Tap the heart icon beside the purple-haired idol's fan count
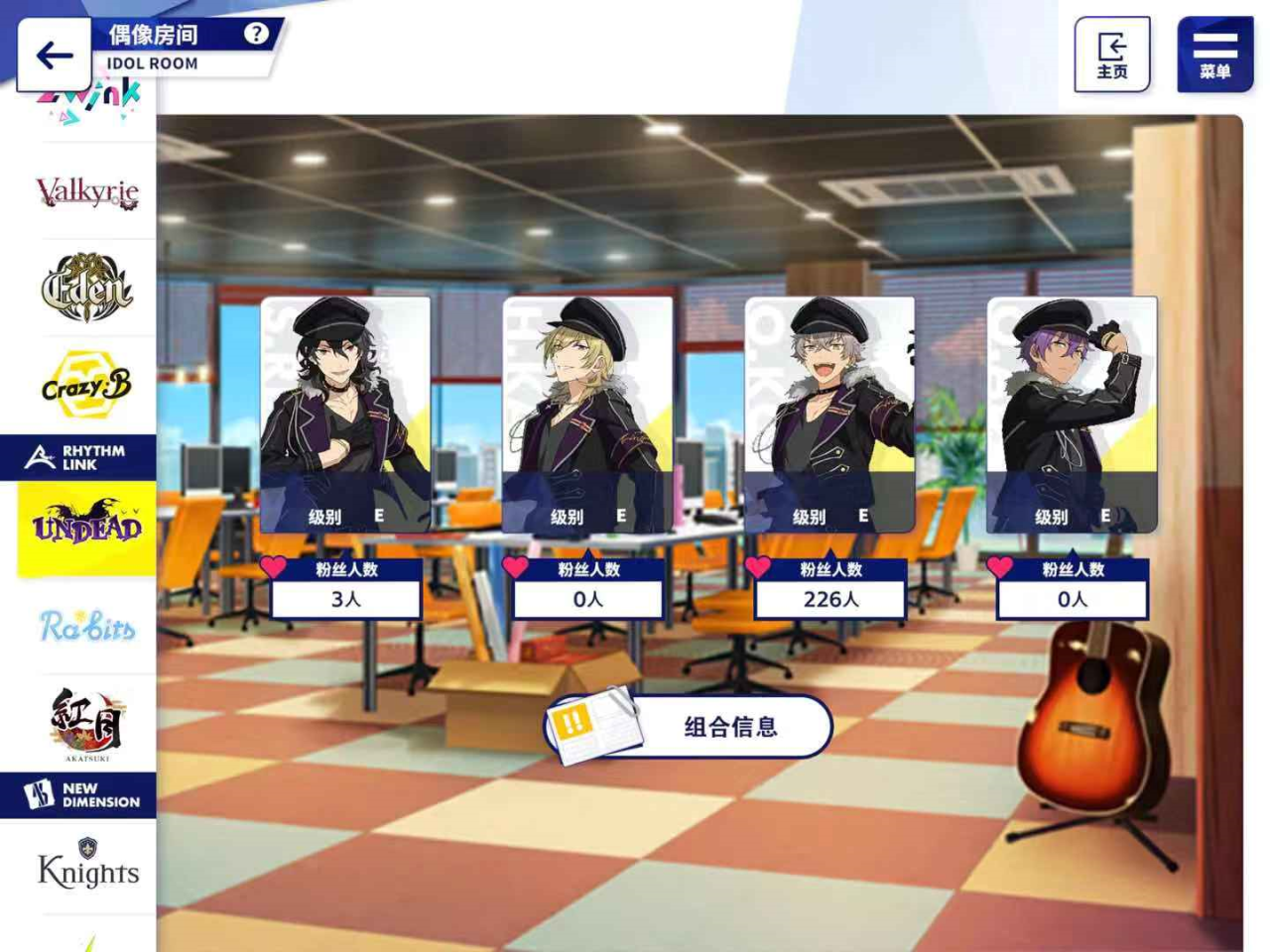This screenshot has height=952, width=1270. point(1000,568)
